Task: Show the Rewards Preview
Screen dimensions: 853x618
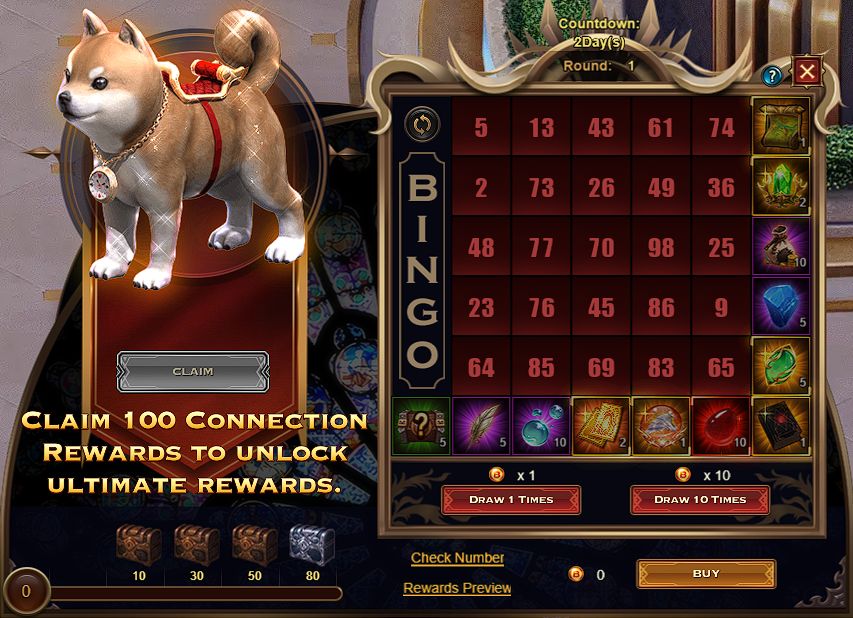Action: pyautogui.click(x=457, y=588)
